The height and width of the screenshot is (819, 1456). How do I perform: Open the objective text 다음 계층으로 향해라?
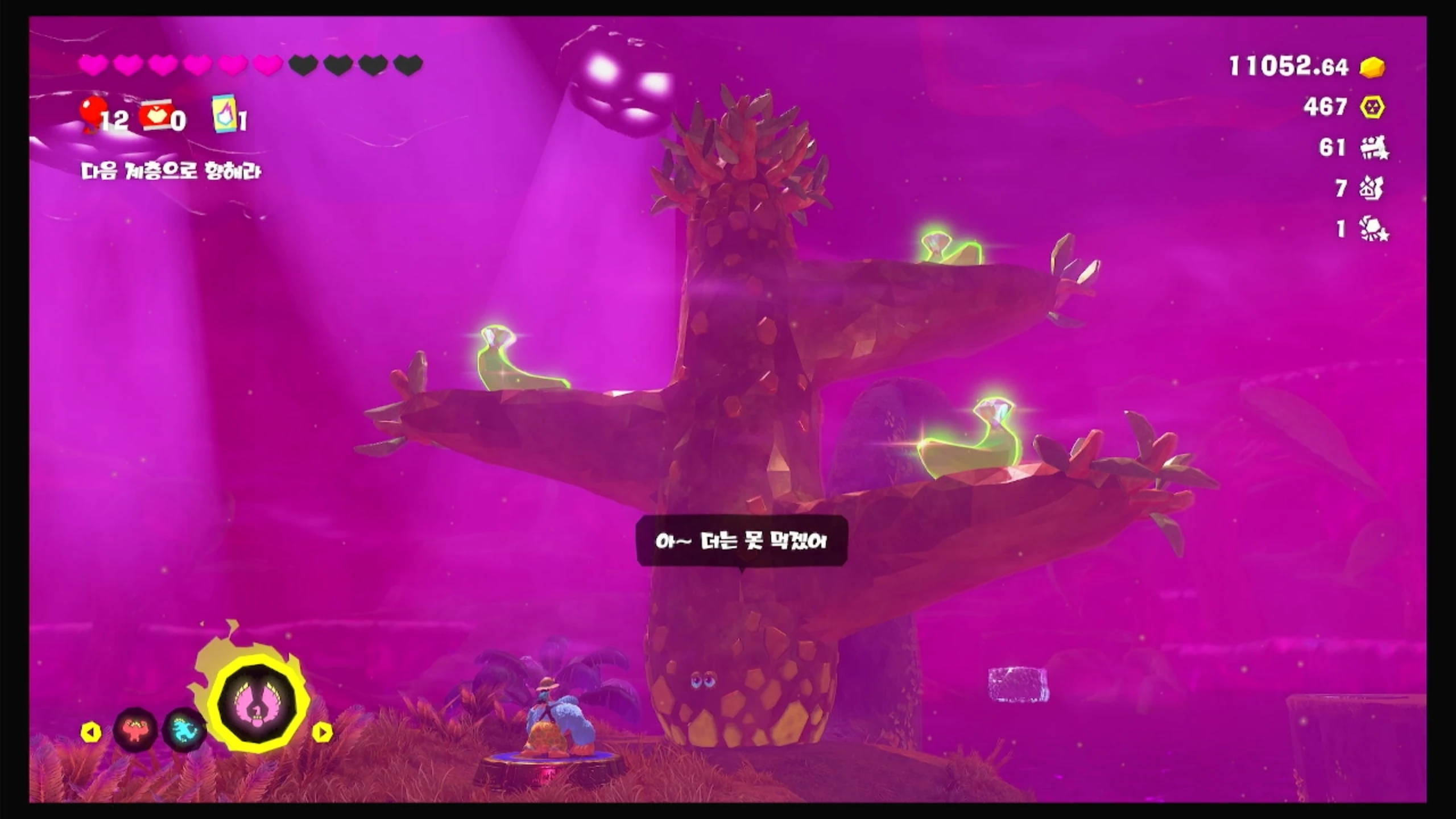point(171,171)
